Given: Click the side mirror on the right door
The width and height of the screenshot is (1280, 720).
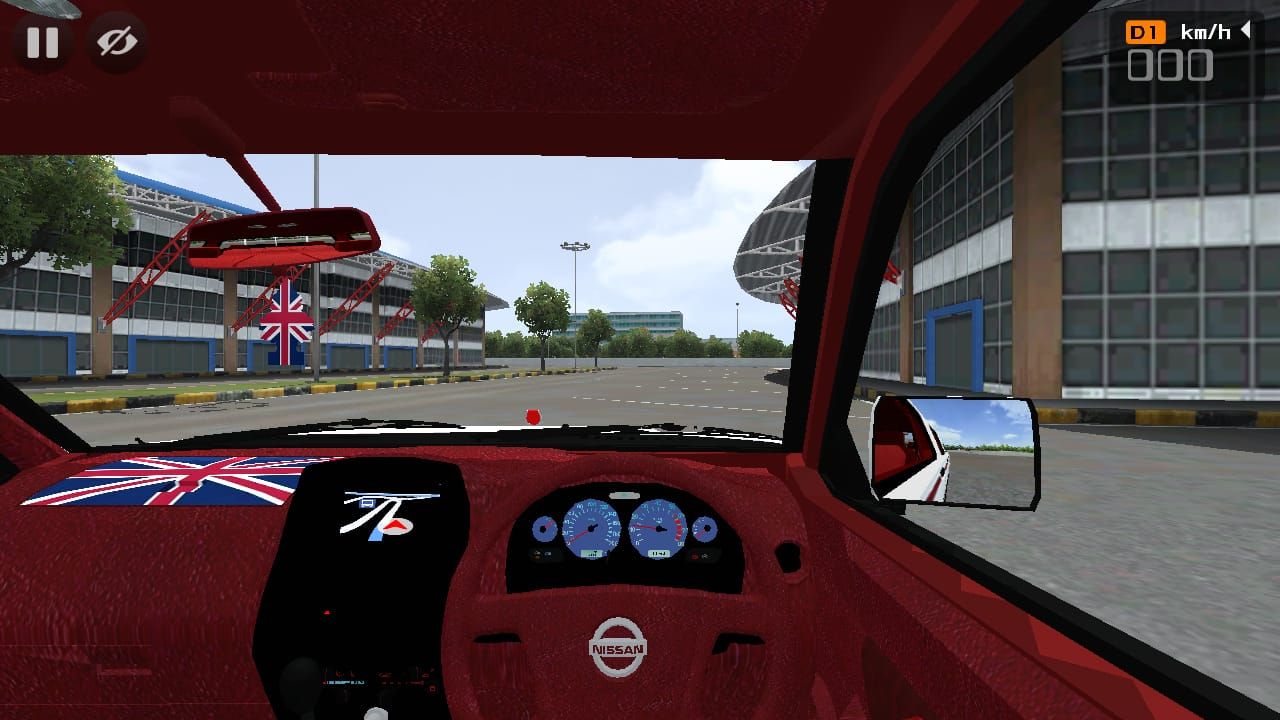Looking at the screenshot, I should 955,448.
